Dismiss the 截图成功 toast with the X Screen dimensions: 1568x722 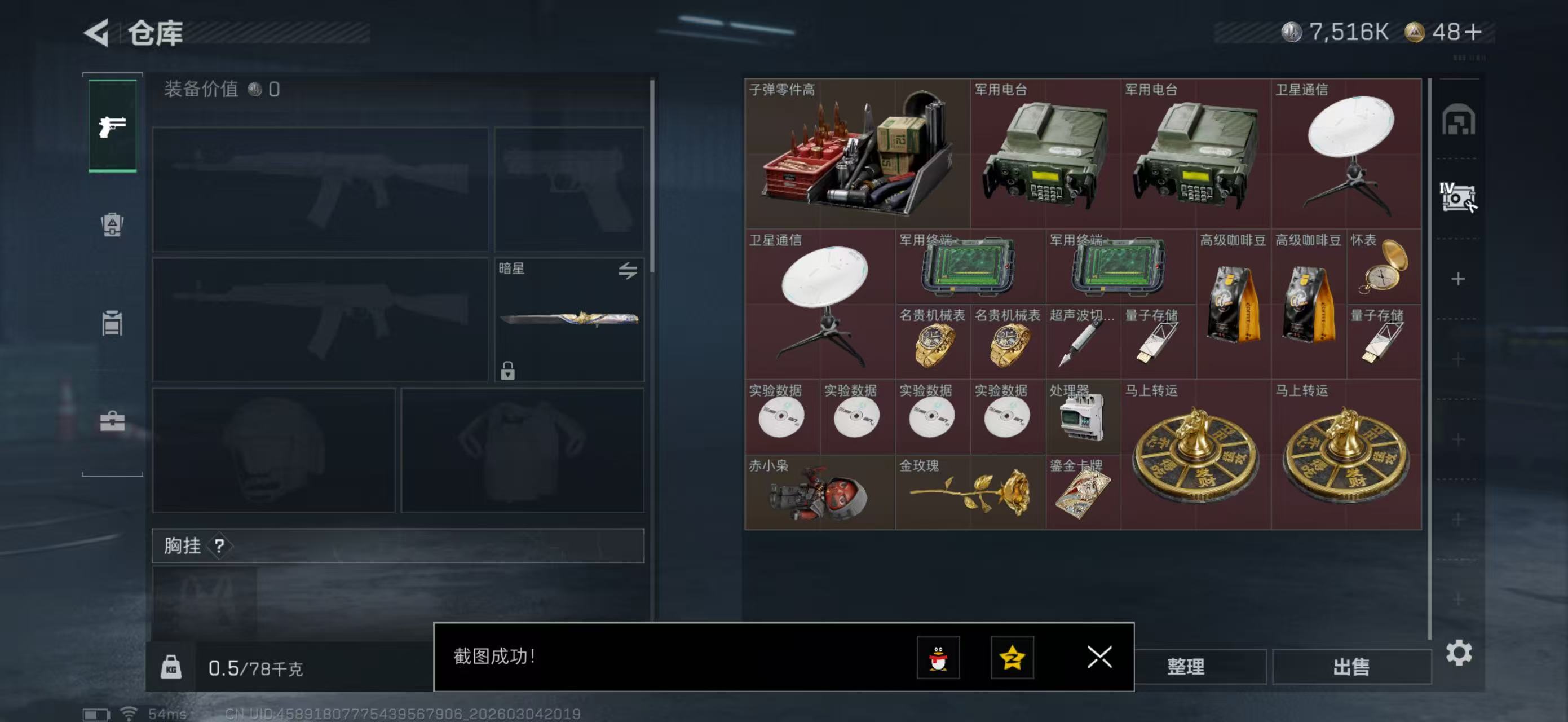click(x=1100, y=658)
